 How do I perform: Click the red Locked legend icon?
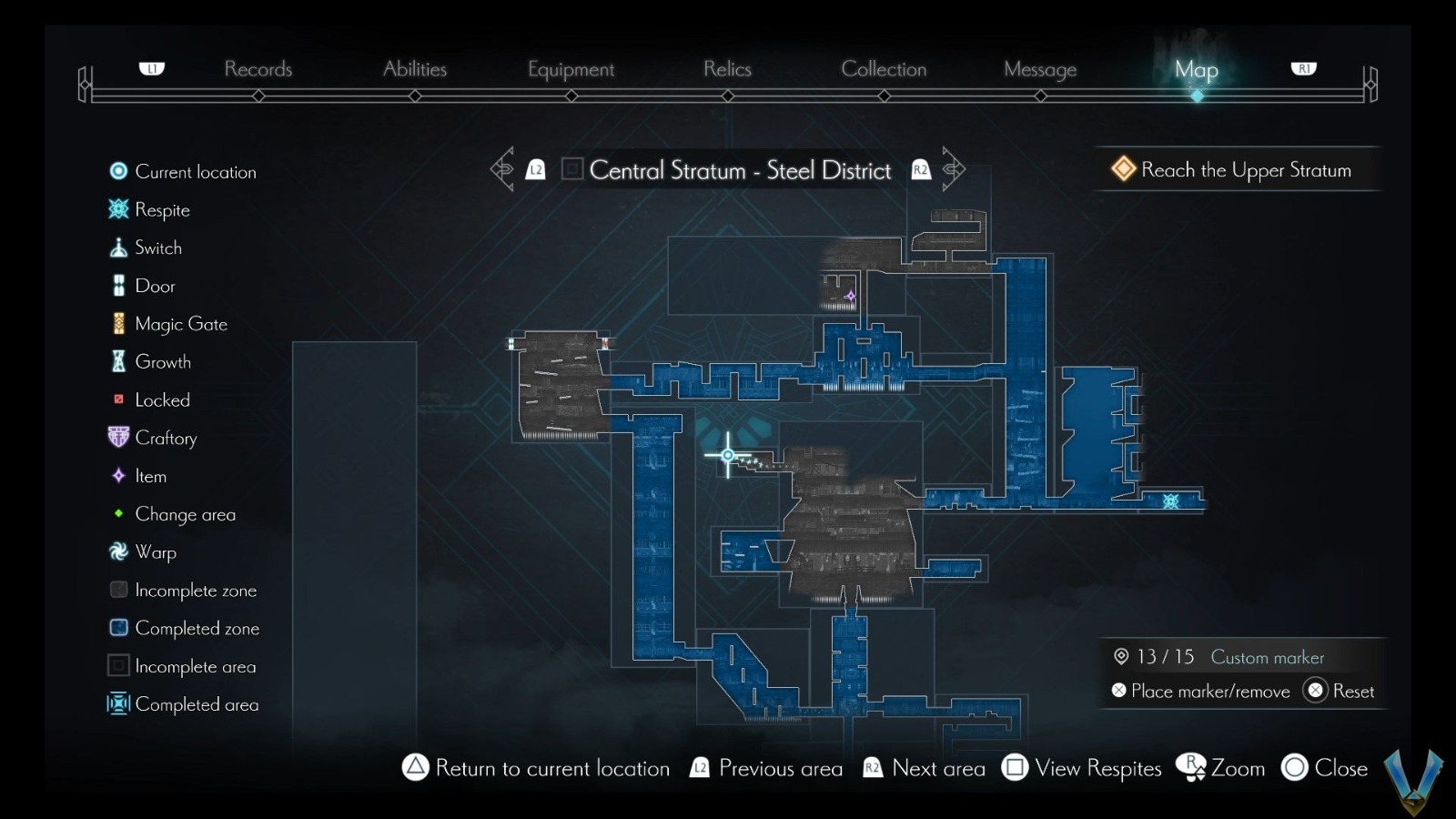coord(117,399)
